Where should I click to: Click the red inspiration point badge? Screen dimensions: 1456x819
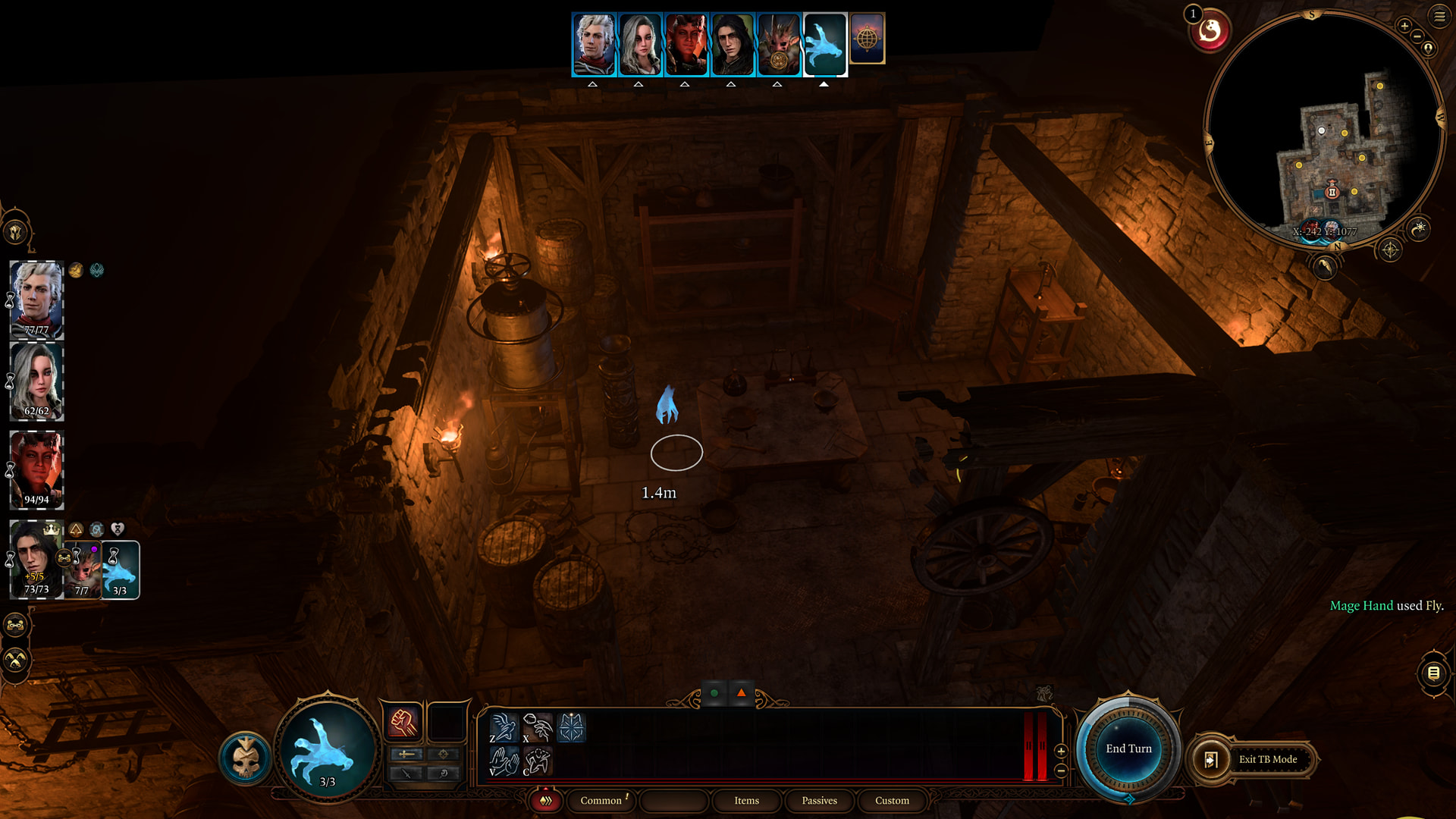coord(1210,31)
